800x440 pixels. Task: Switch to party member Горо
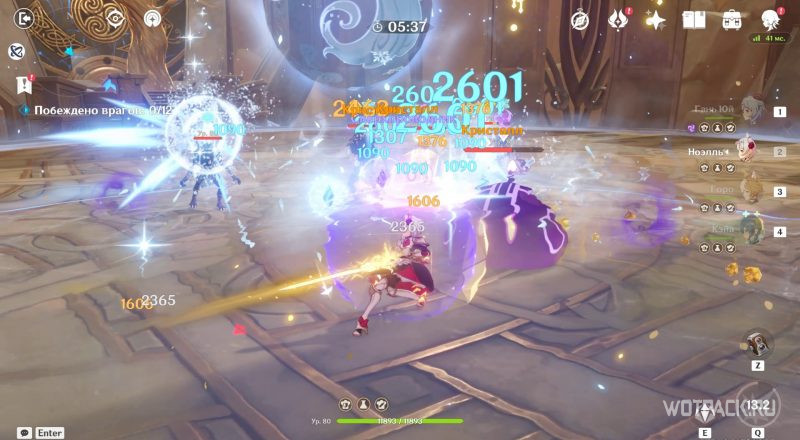(x=748, y=191)
